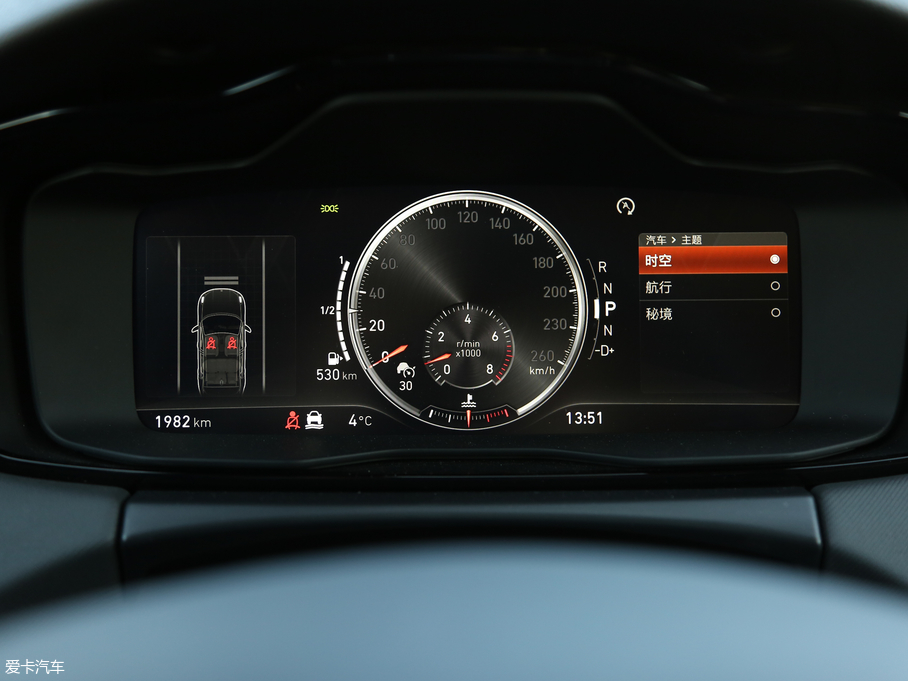
Task: Switch to the 秘境 theme
Action: pos(712,313)
